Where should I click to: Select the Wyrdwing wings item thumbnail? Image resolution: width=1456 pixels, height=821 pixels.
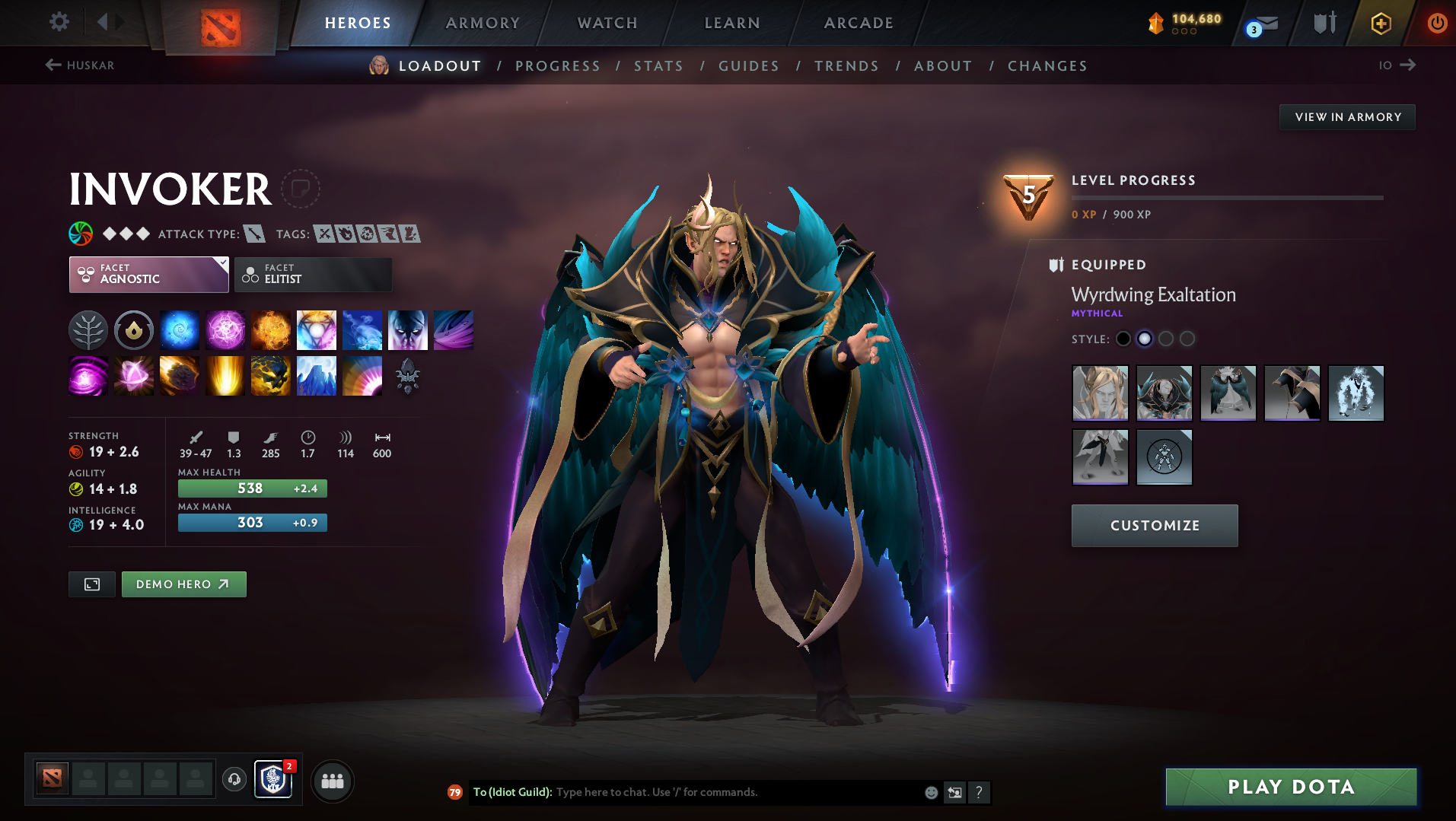point(1228,393)
